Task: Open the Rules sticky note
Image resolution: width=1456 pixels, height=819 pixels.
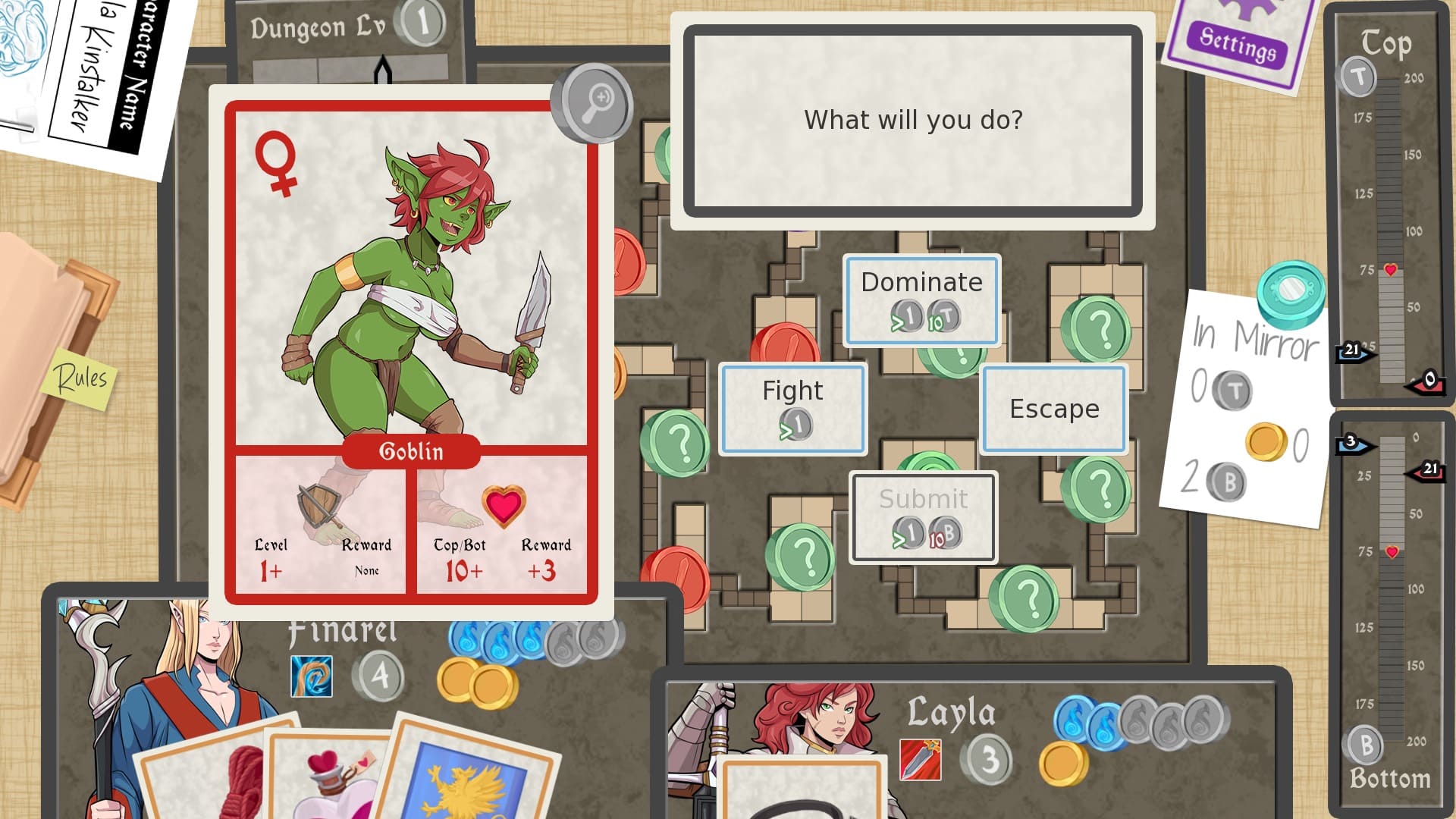Action: pyautogui.click(x=80, y=378)
